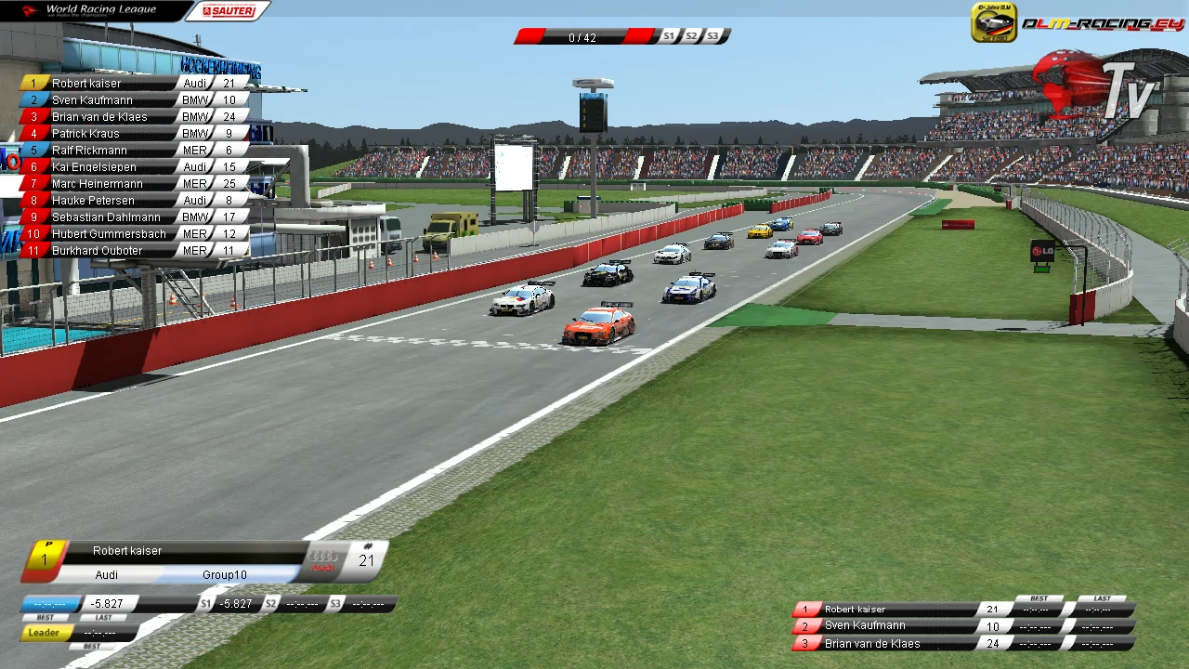Click the World Racing League banner
Screen dimensions: 1189x669
[95, 11]
